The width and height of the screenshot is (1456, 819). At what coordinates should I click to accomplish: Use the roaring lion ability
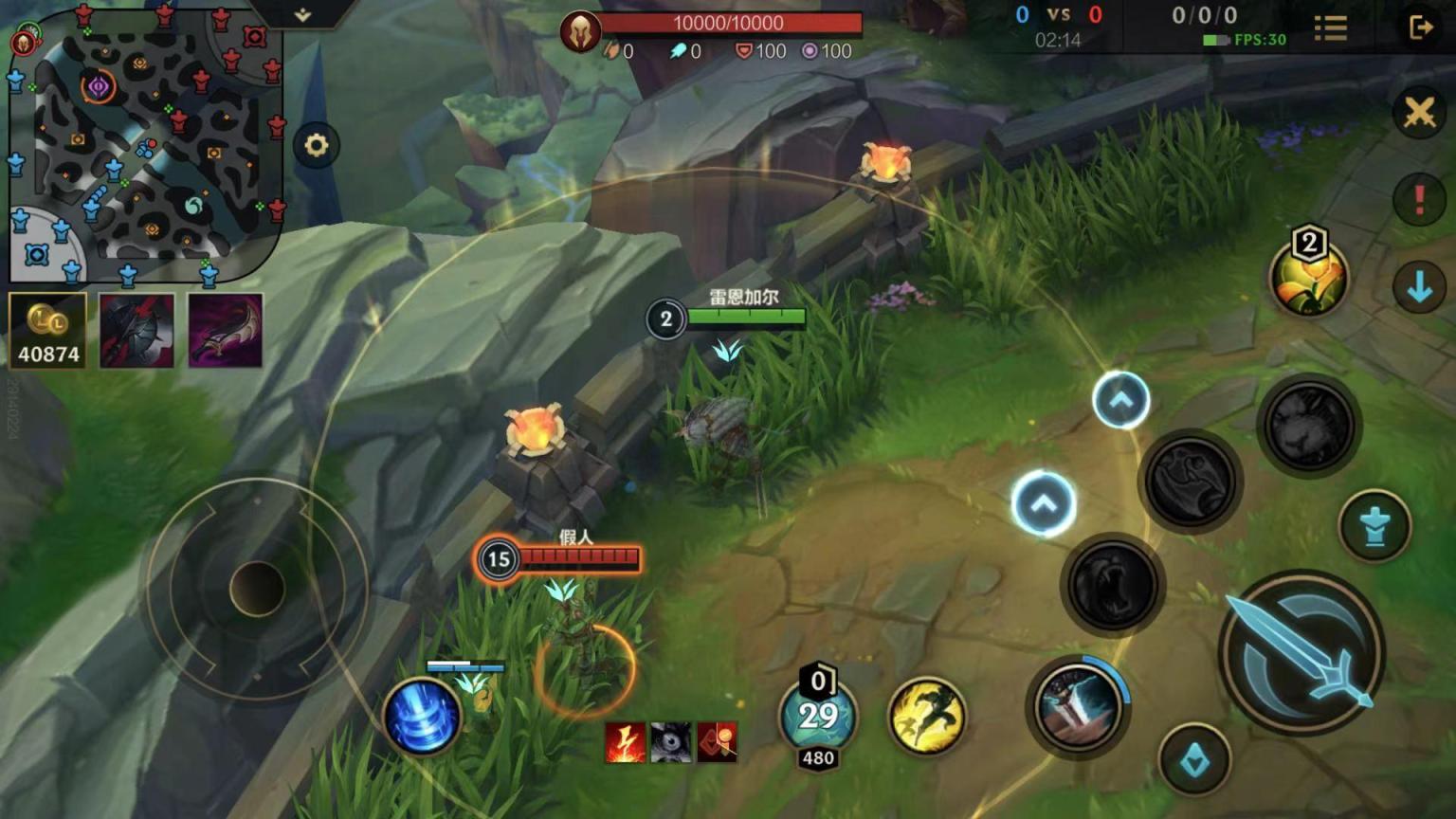(x=1113, y=585)
